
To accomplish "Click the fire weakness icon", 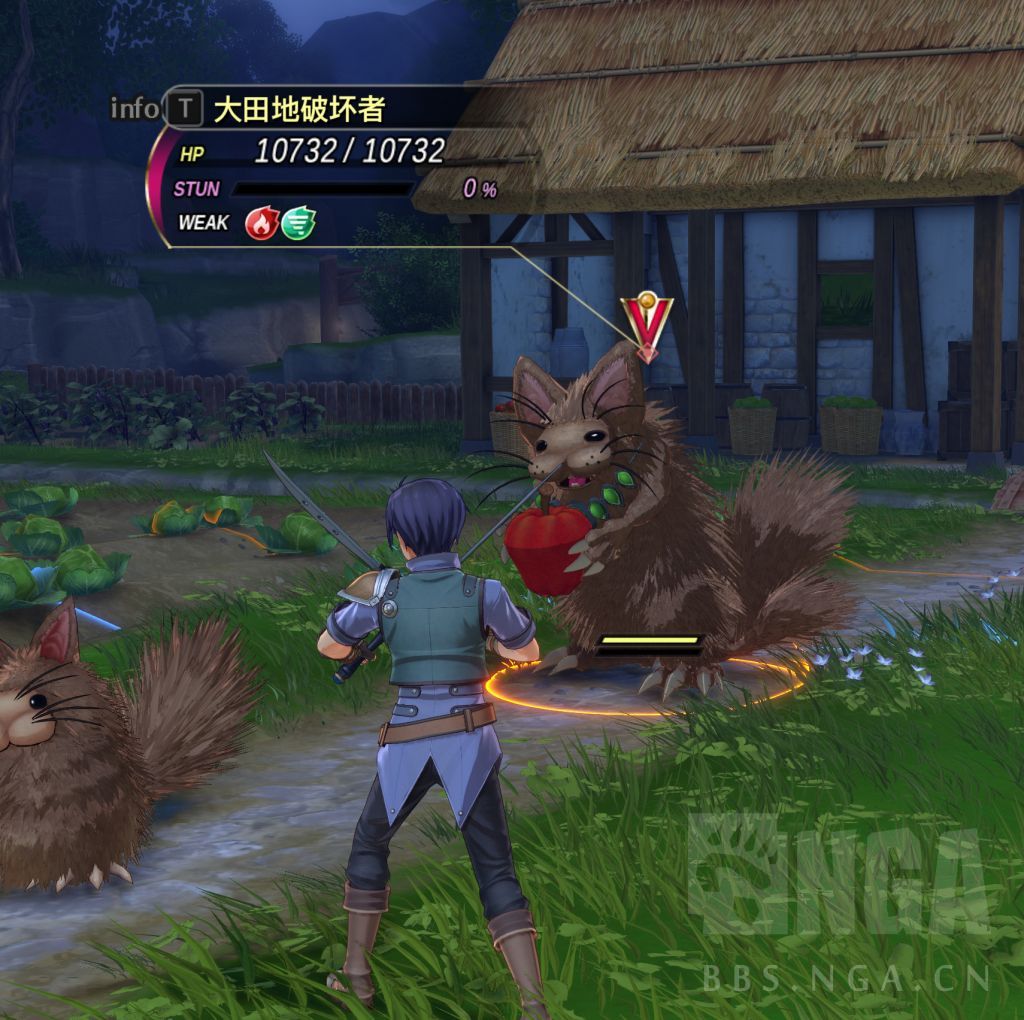I will pos(262,223).
